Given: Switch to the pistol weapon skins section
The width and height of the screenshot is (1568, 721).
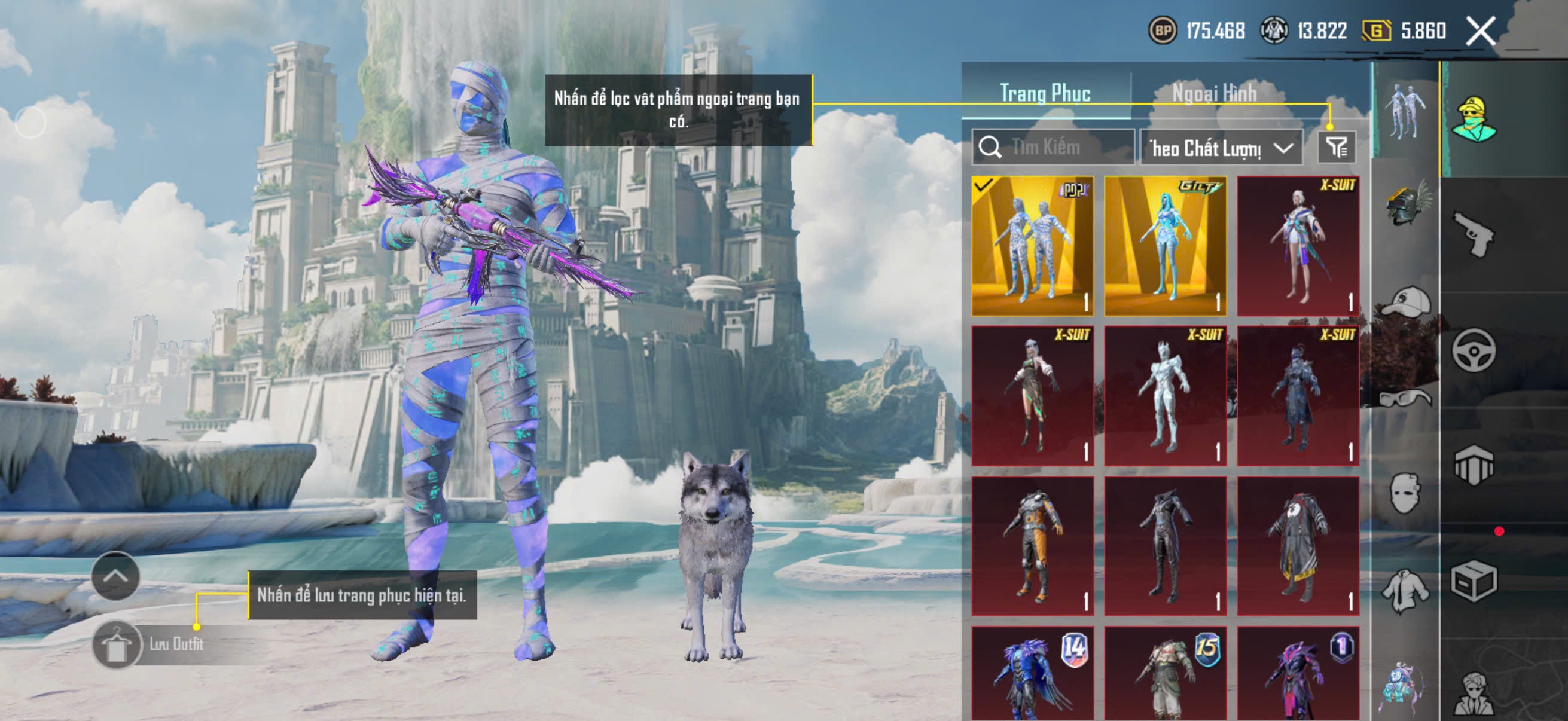Looking at the screenshot, I should (x=1474, y=234).
